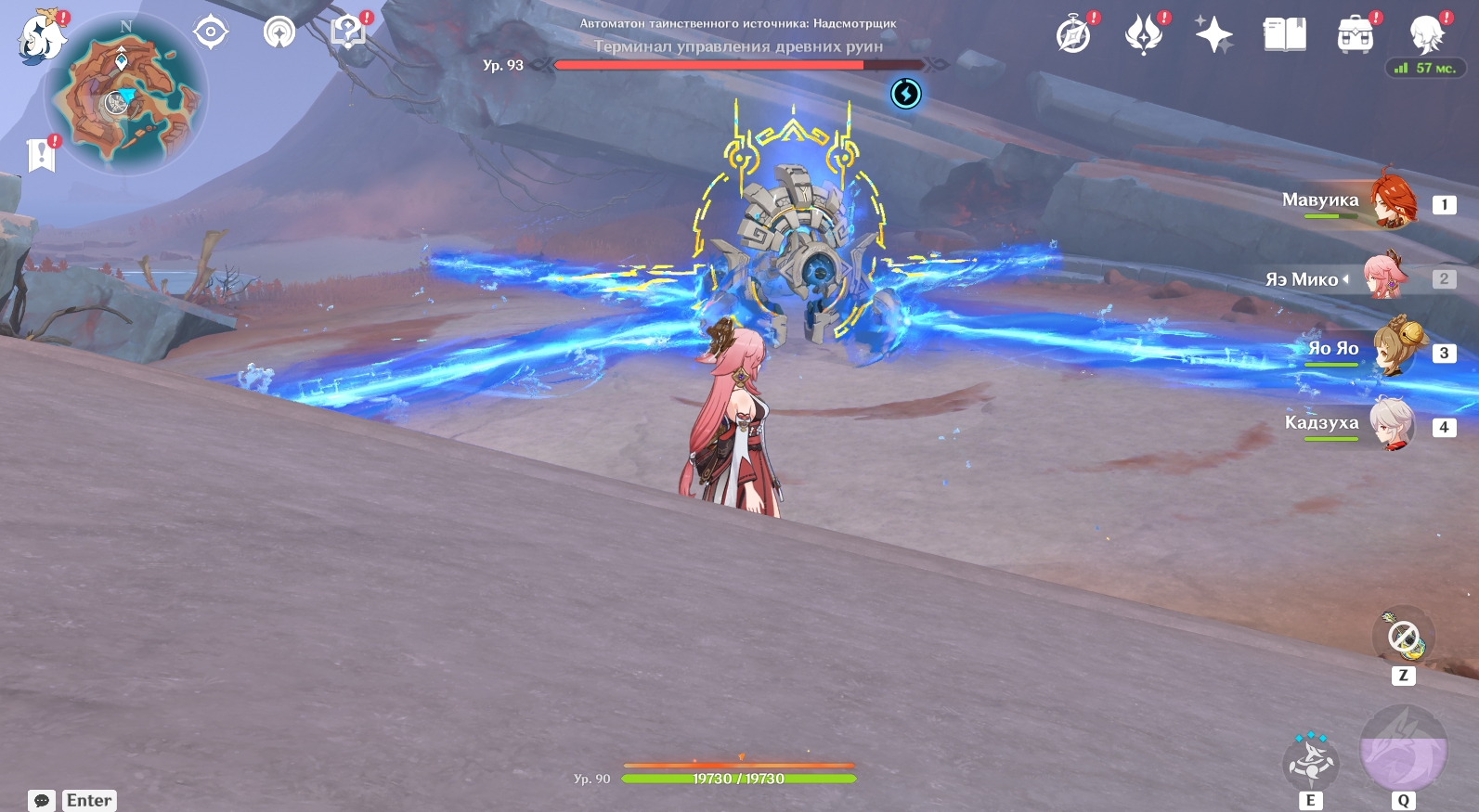This screenshot has width=1479, height=812.
Task: Use the quick gadget slot
Action: (1403, 638)
